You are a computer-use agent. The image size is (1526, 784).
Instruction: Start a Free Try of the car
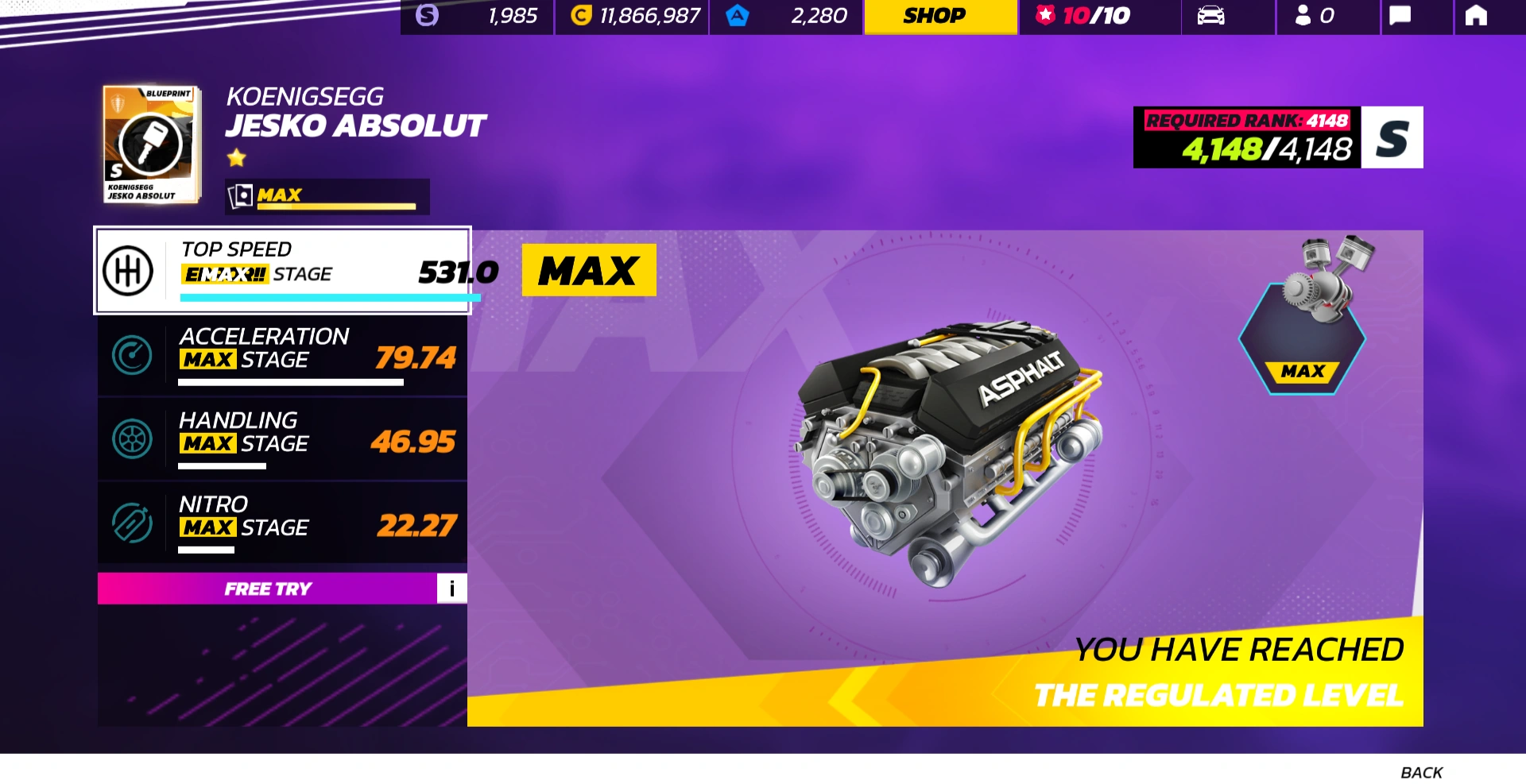coord(267,589)
